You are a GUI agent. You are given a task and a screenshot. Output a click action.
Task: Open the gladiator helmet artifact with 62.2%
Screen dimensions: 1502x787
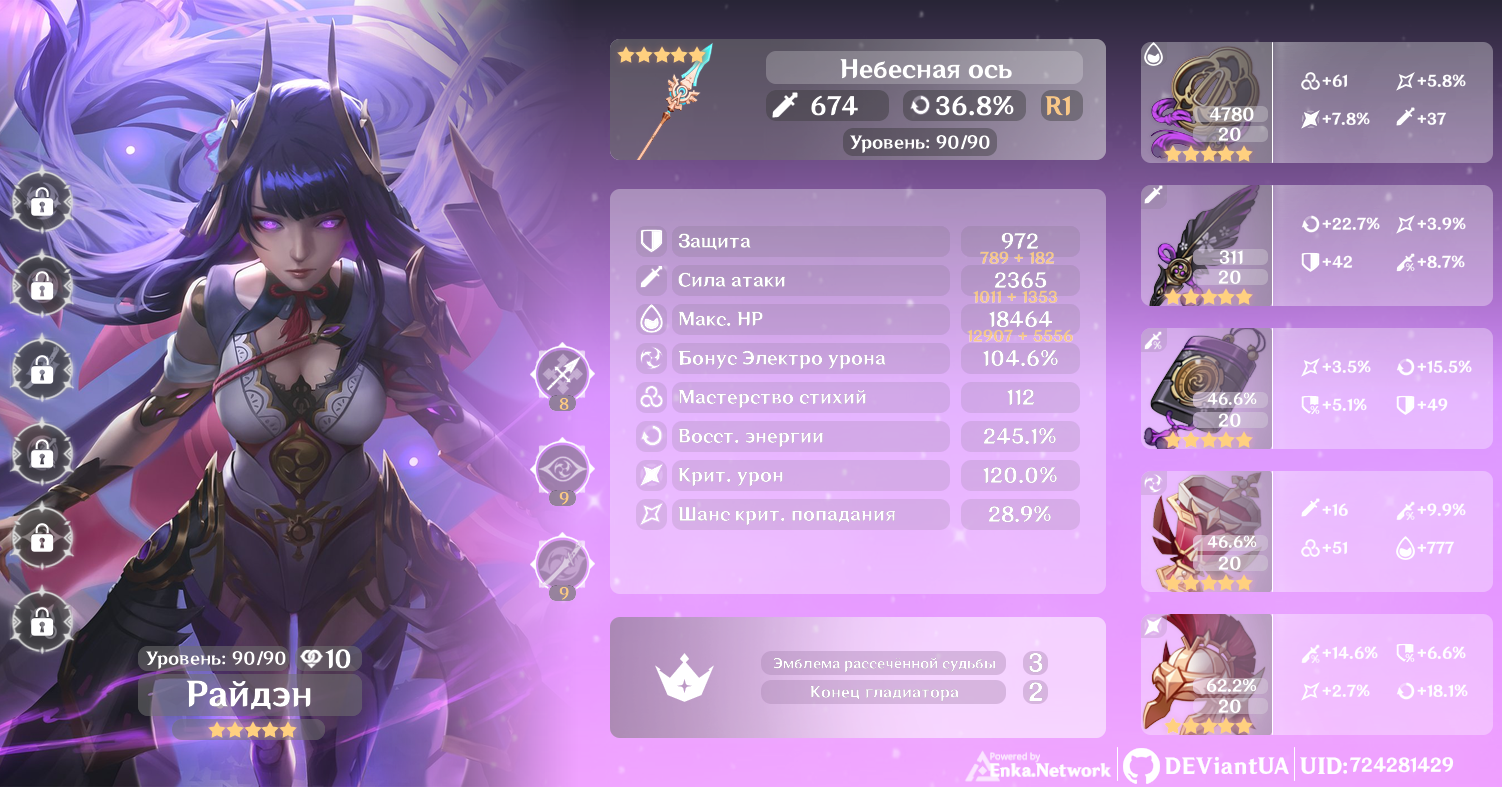tap(1206, 675)
